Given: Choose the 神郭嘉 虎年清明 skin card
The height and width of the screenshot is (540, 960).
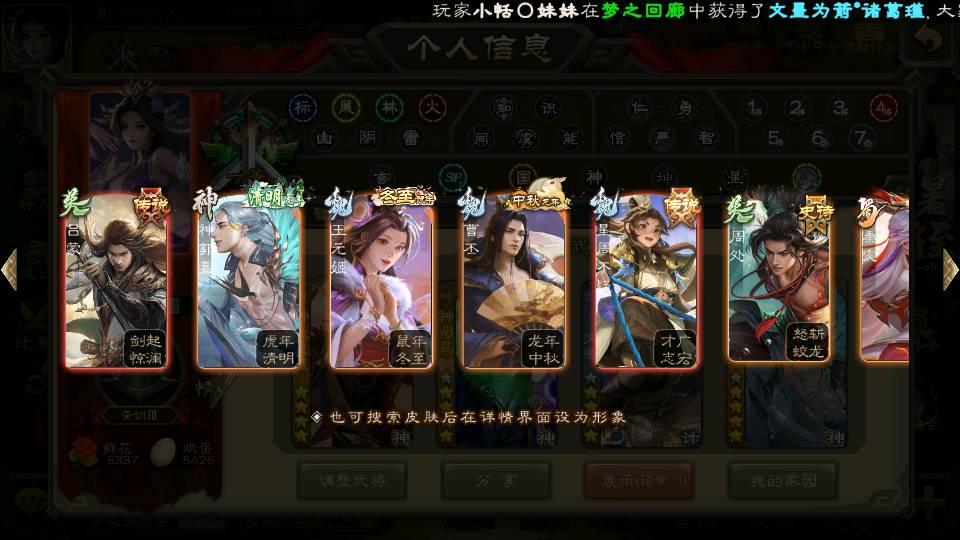Looking at the screenshot, I should [x=249, y=280].
